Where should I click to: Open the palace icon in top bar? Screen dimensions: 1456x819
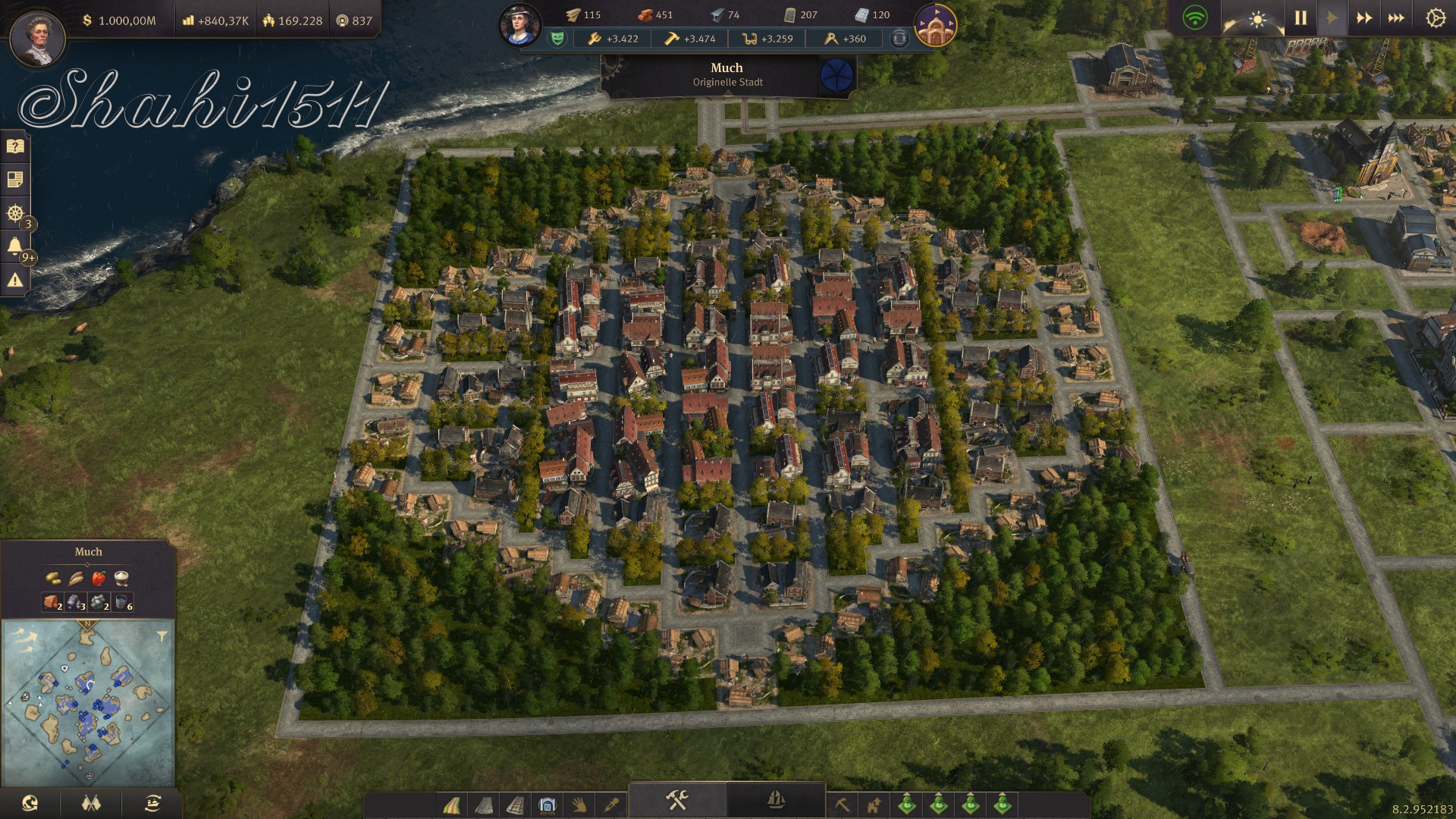(x=935, y=24)
